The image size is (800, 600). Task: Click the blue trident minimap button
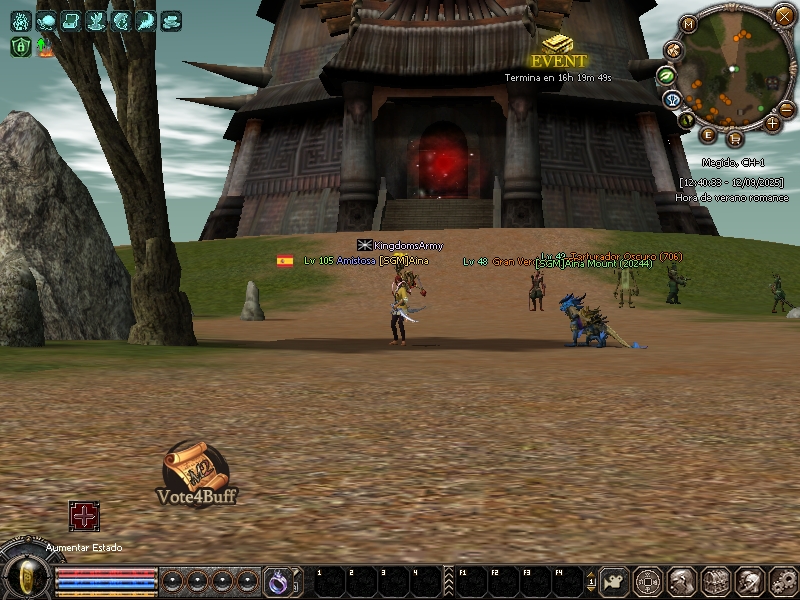pos(674,99)
